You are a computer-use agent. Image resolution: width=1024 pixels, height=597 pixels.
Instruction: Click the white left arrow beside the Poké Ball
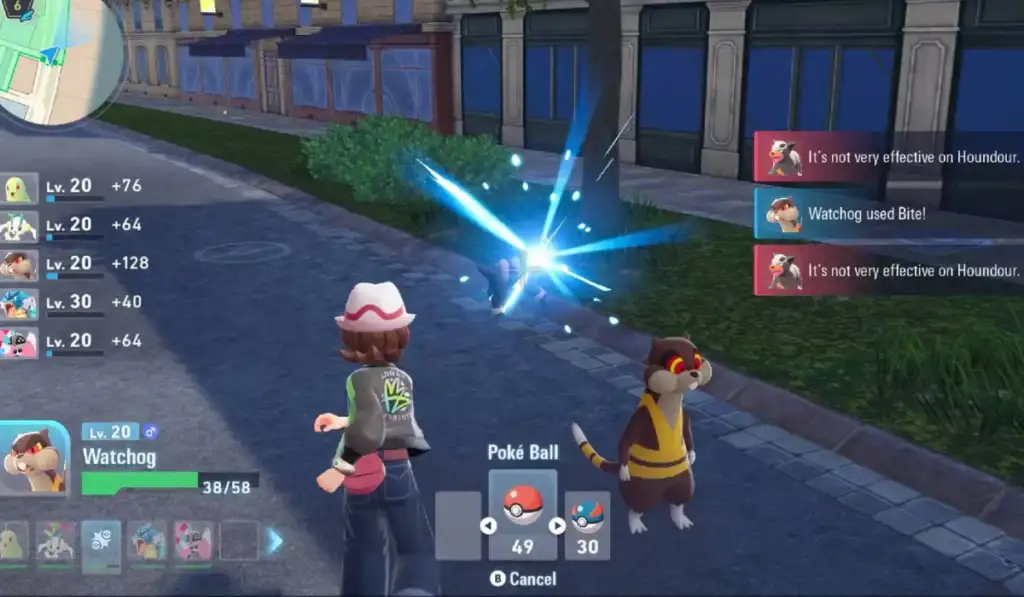(488, 525)
